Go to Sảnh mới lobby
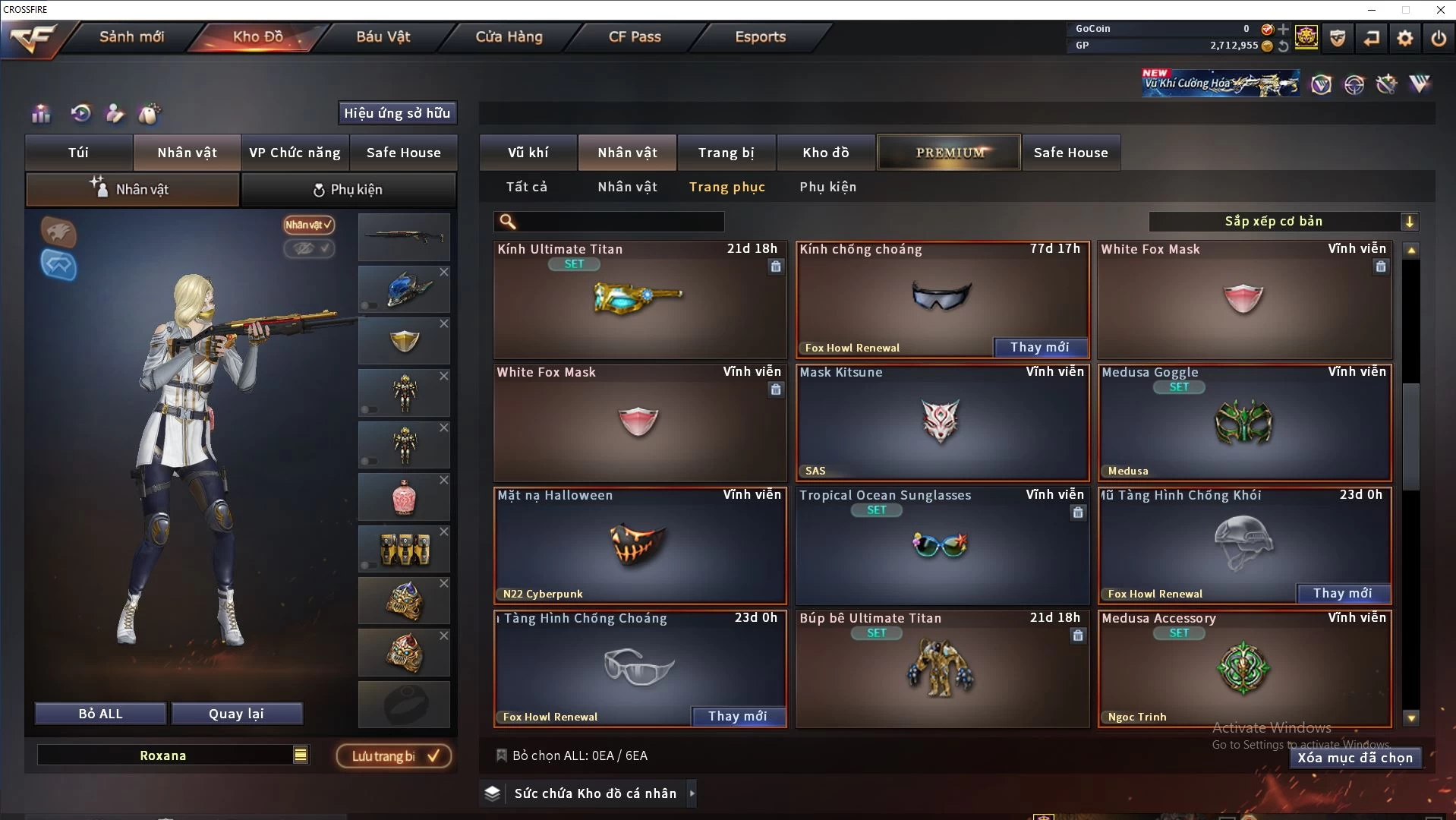Screen dimensions: 1456x820 coord(131,36)
